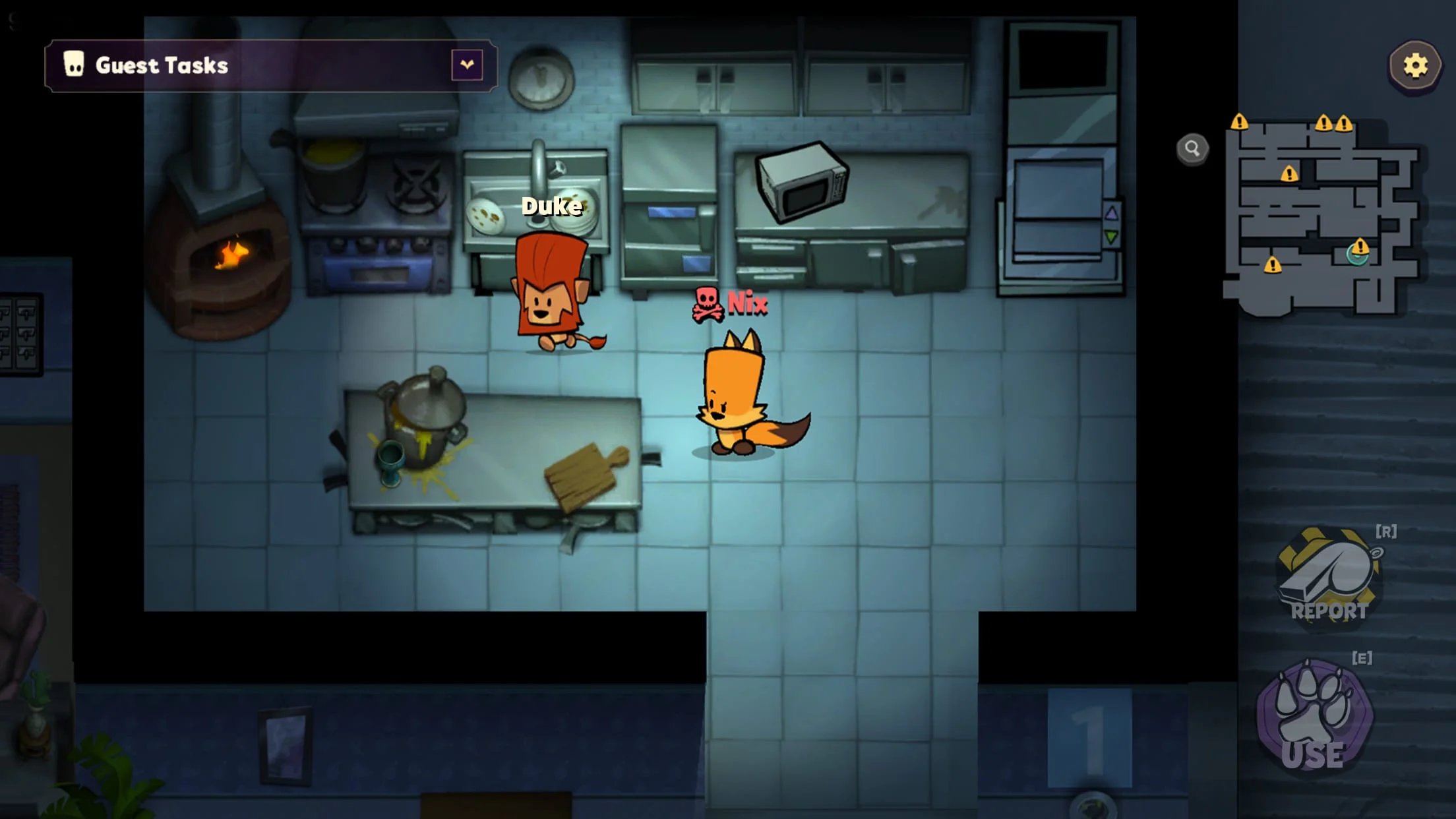Toggle the green down arrow on elevator panel
The height and width of the screenshot is (819, 1456).
pyautogui.click(x=1111, y=237)
